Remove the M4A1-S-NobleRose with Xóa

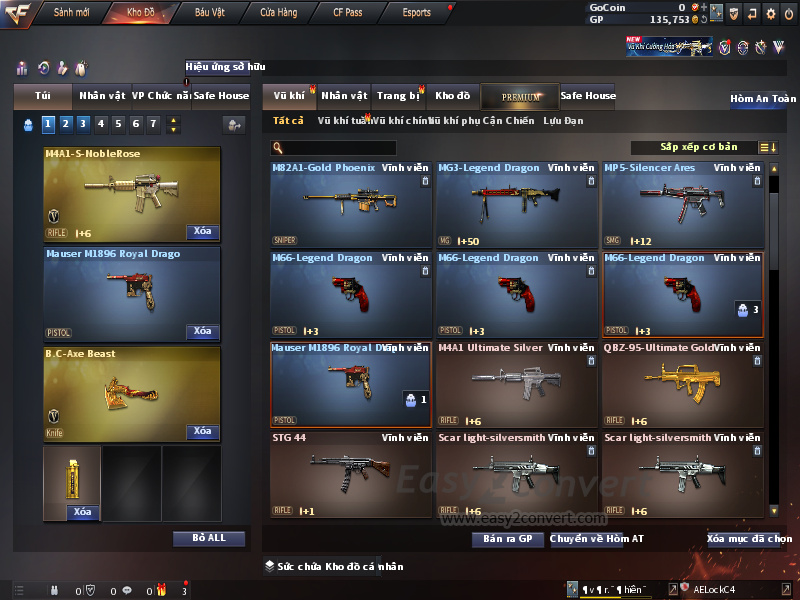pyautogui.click(x=202, y=232)
